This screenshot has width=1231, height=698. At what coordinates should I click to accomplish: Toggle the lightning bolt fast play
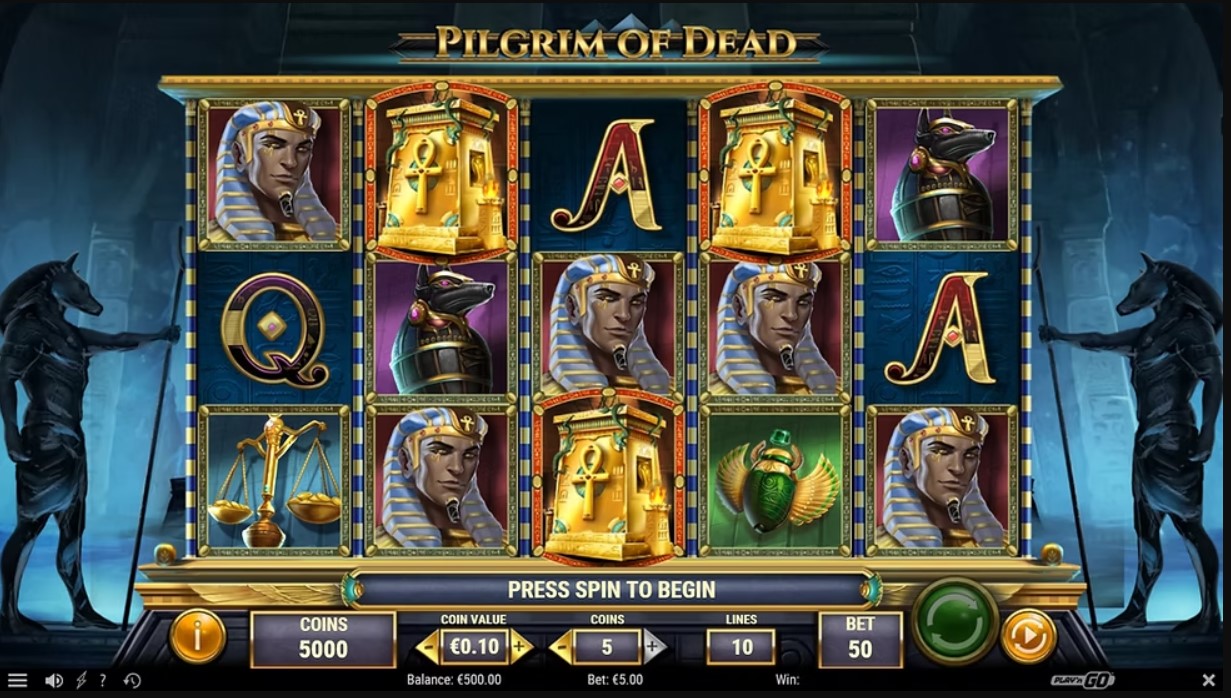tap(81, 681)
